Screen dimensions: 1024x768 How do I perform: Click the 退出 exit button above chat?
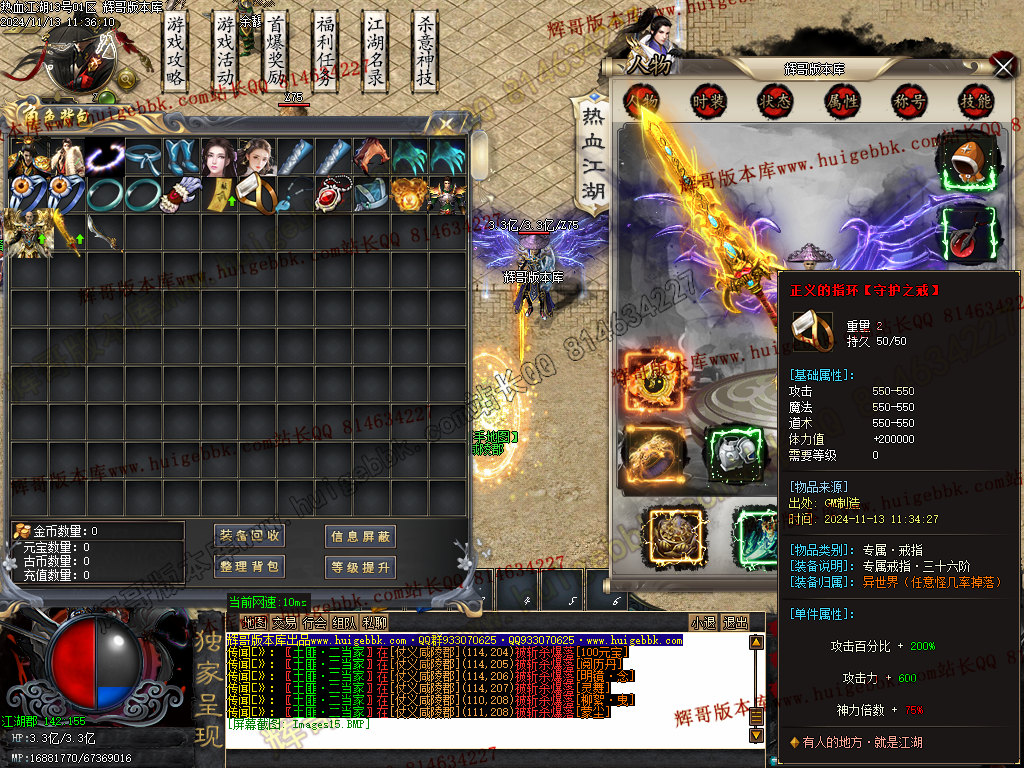[735, 622]
